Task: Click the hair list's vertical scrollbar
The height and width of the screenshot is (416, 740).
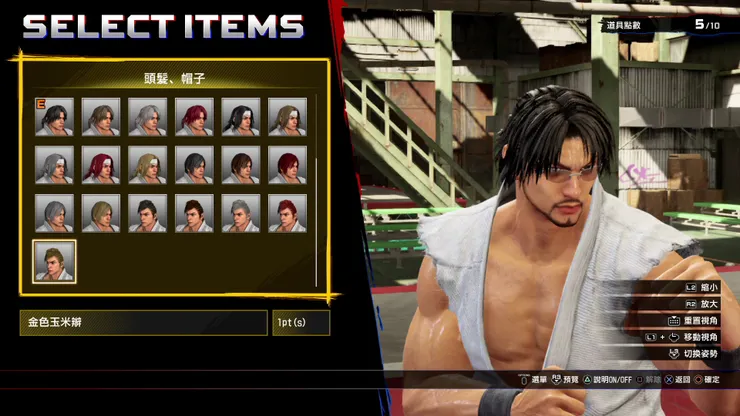Action: click(316, 220)
